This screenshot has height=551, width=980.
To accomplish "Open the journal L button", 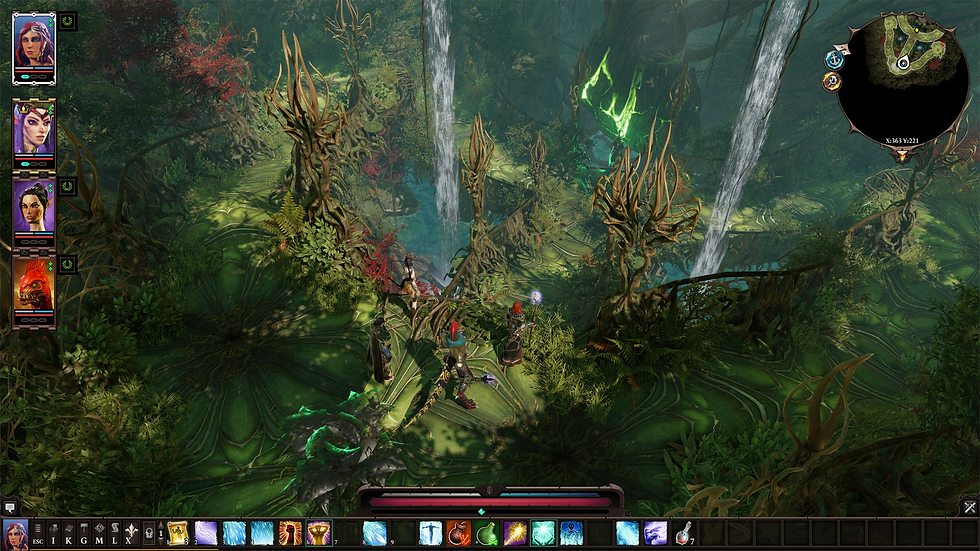I will coord(114,533).
